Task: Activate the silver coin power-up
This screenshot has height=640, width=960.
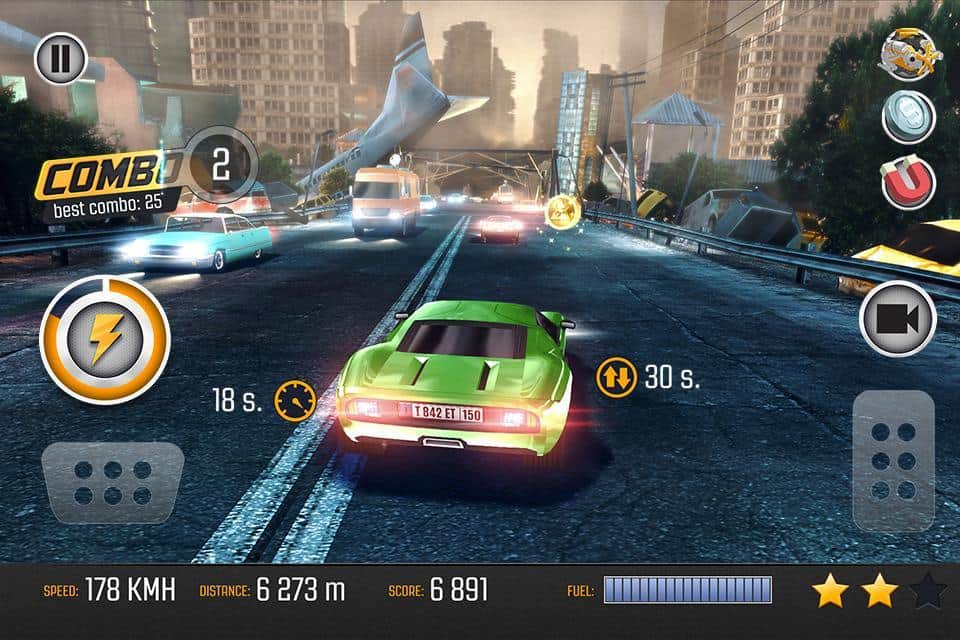Action: click(x=908, y=118)
